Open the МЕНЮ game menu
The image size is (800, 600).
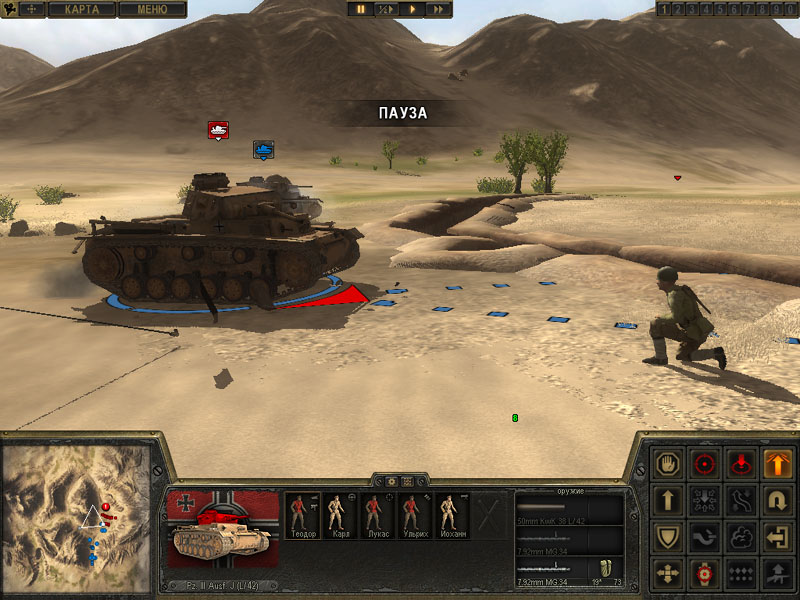(x=152, y=9)
